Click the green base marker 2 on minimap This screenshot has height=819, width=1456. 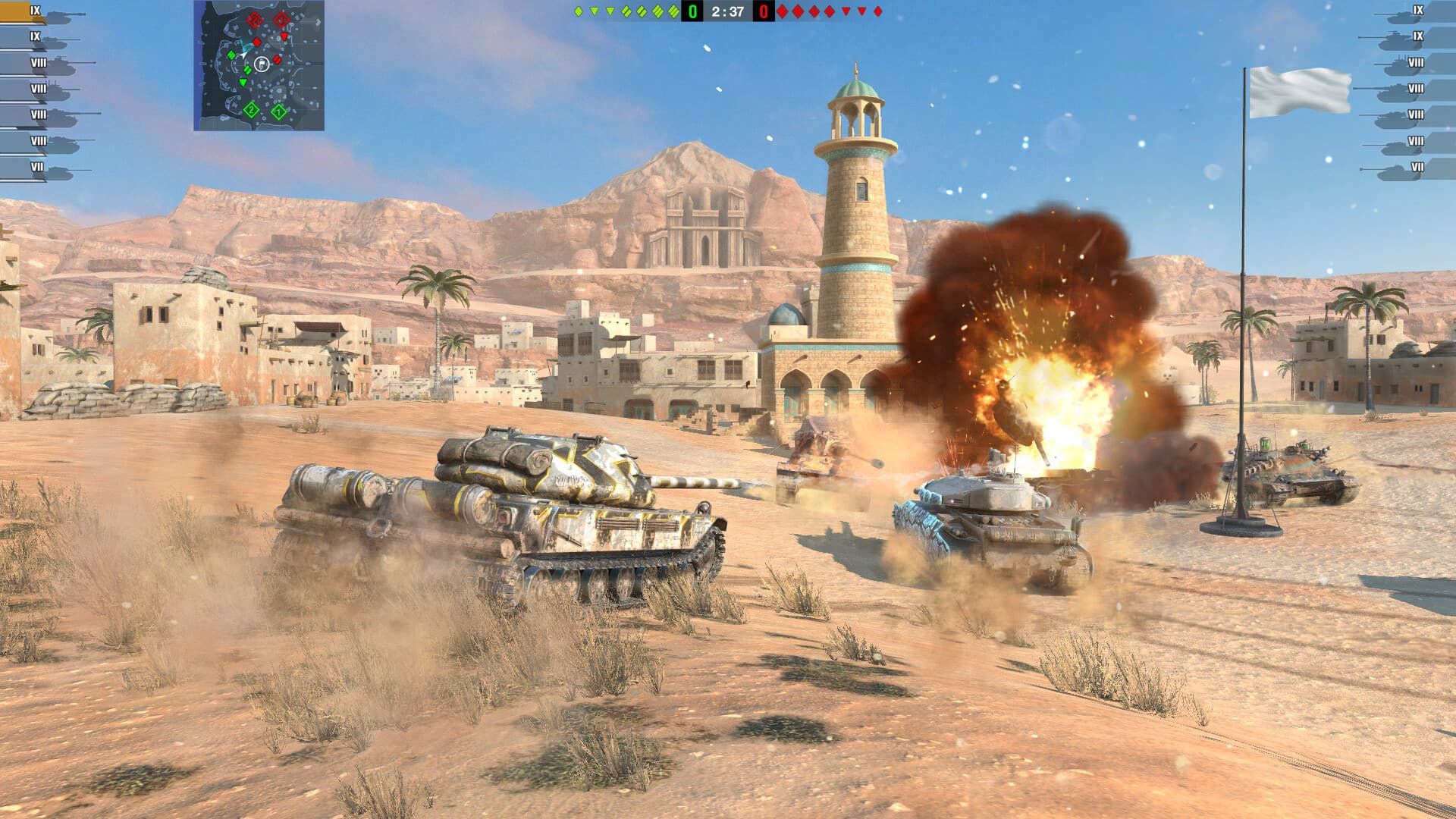pyautogui.click(x=251, y=111)
